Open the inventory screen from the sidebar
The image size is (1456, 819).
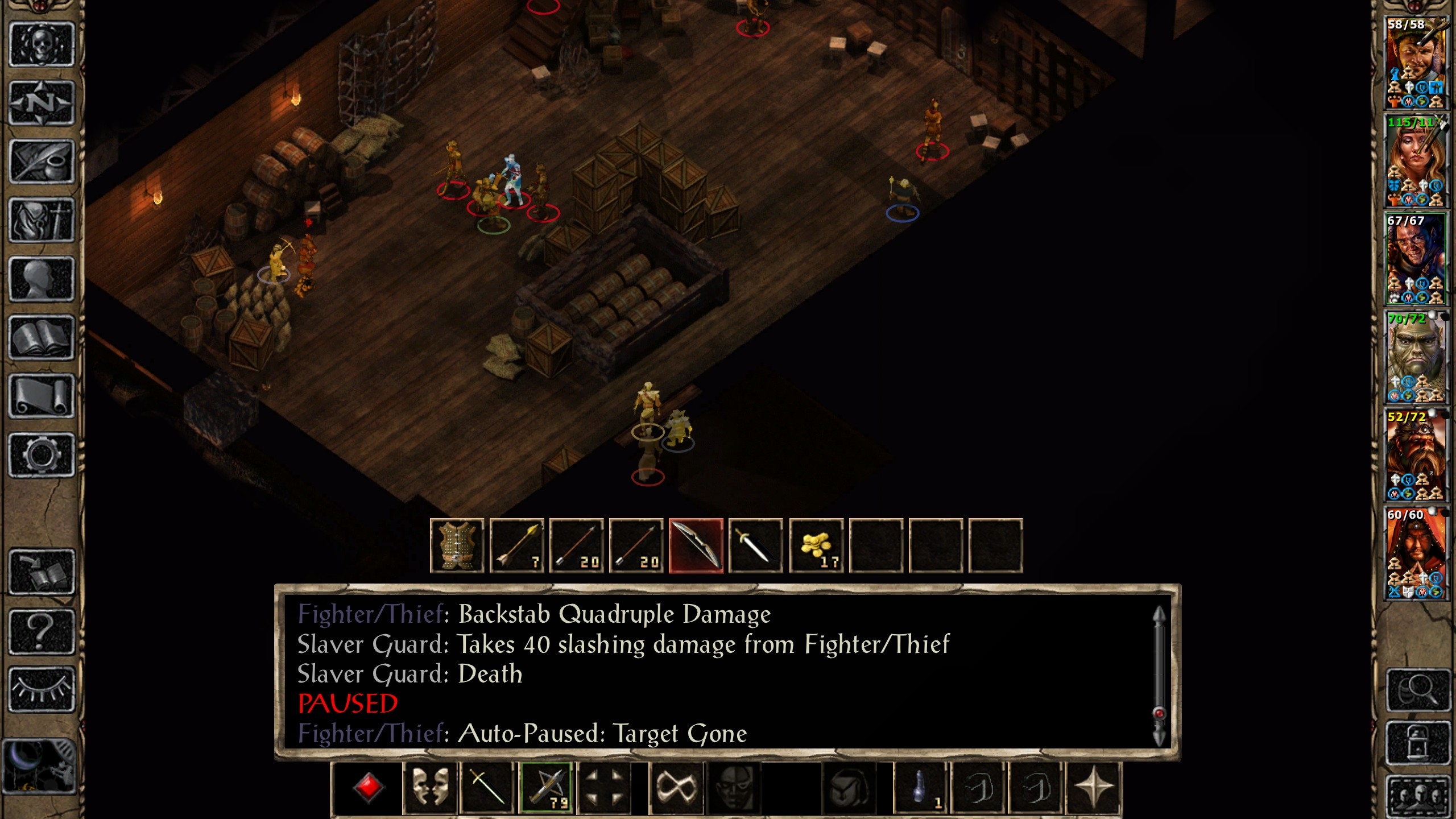[42, 221]
